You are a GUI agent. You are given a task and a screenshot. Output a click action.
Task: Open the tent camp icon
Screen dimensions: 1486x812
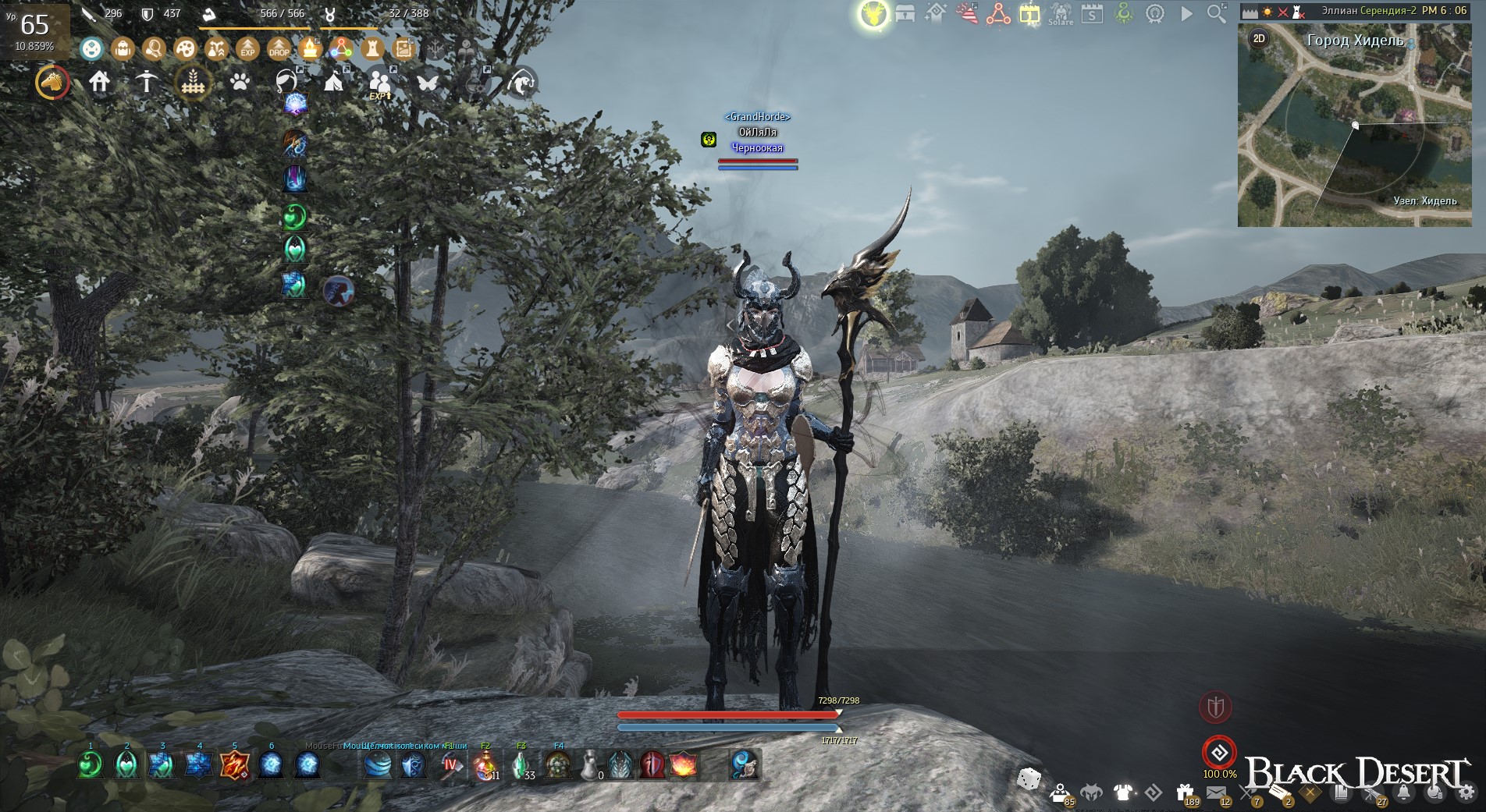click(x=333, y=81)
